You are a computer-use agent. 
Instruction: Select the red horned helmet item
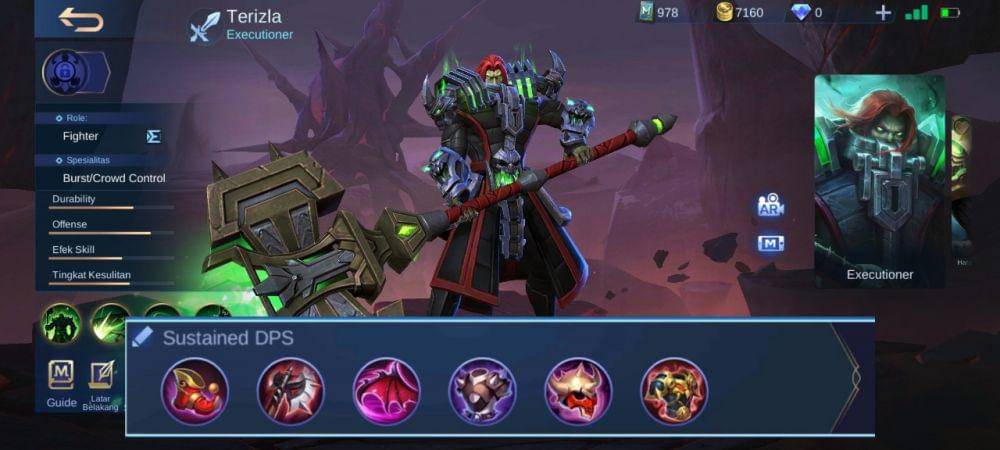point(578,391)
